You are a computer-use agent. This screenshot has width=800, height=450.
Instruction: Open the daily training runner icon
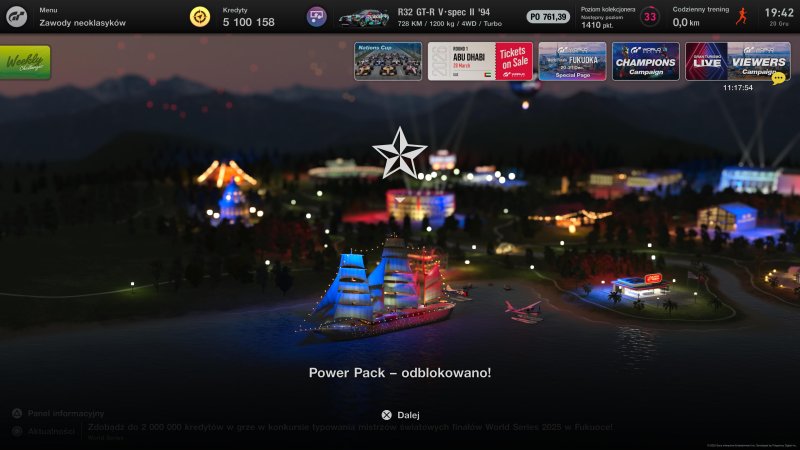click(740, 16)
